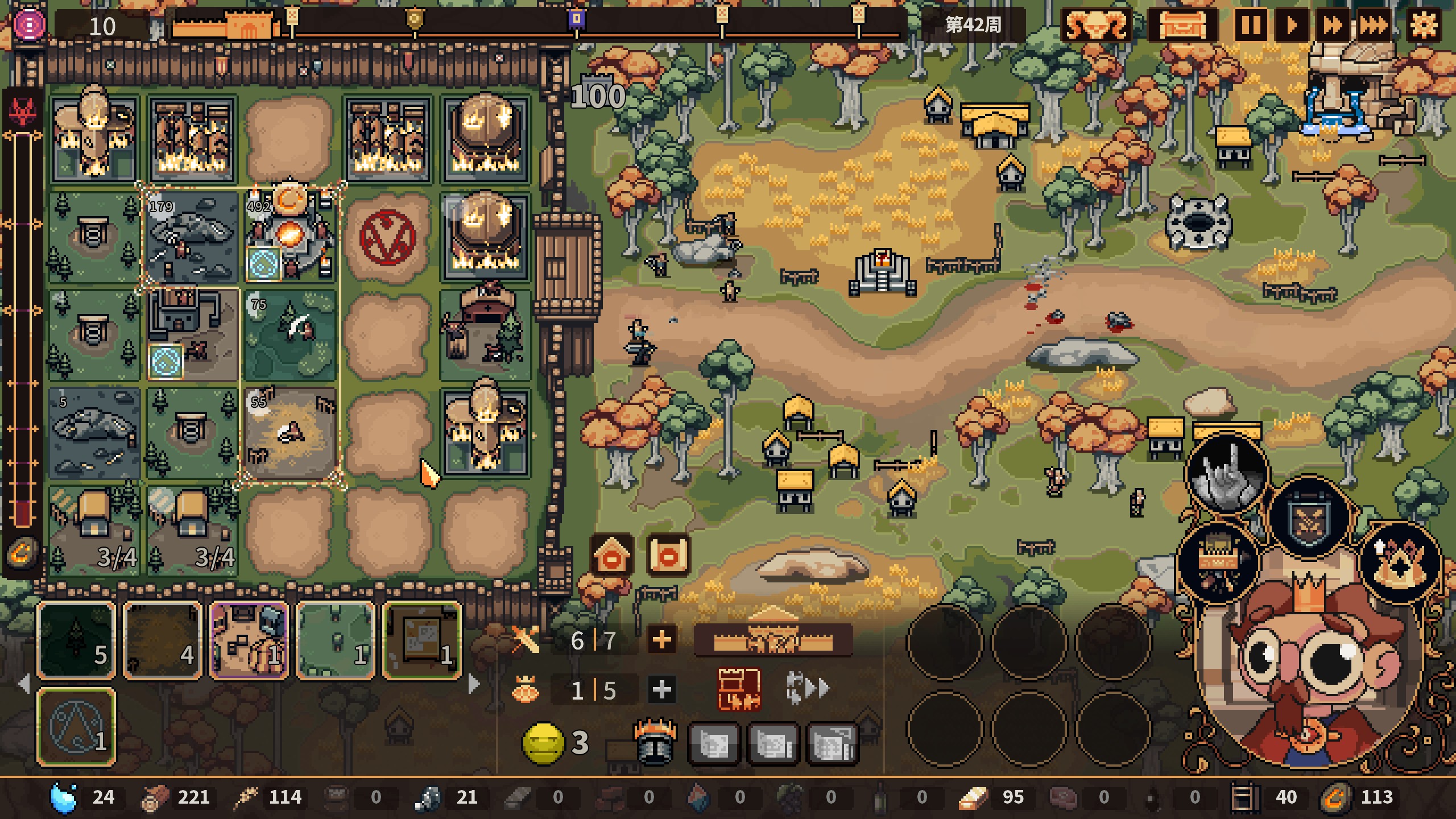Screen dimensions: 1456x819
Task: Open settings with the gear icon
Action: pos(1424,26)
